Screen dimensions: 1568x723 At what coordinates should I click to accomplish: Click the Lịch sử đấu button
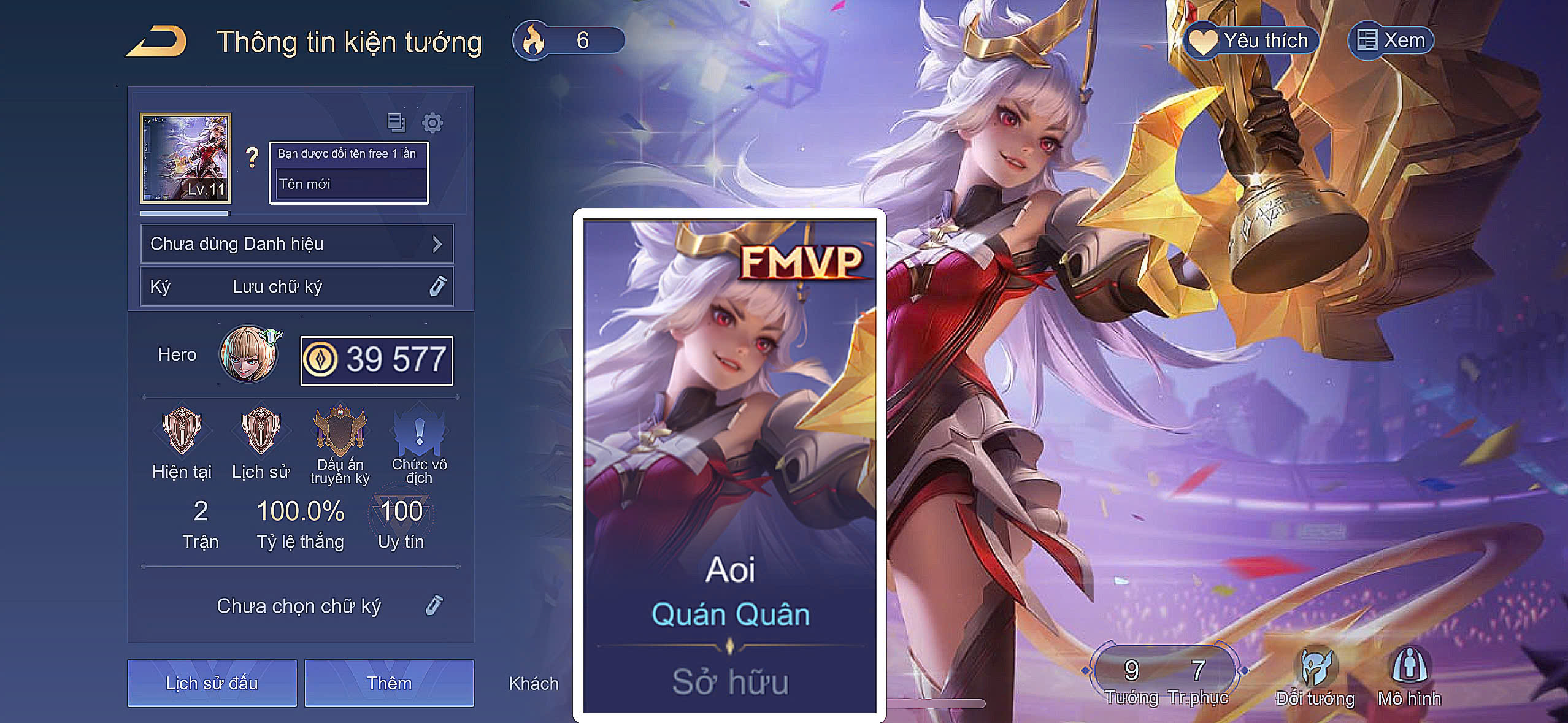click(x=213, y=683)
